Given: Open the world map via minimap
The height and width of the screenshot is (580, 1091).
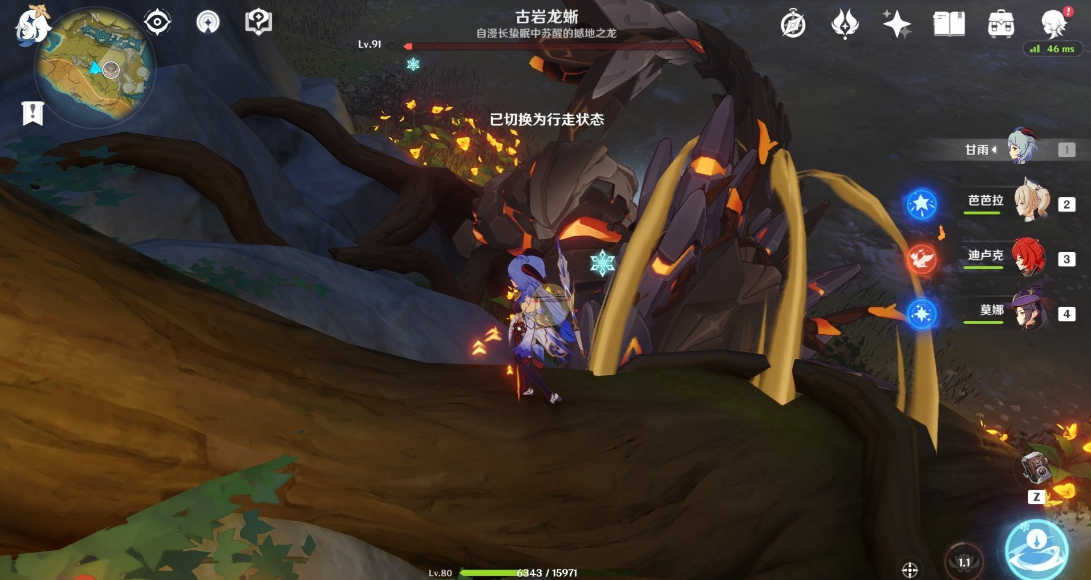Looking at the screenshot, I should pos(94,68).
